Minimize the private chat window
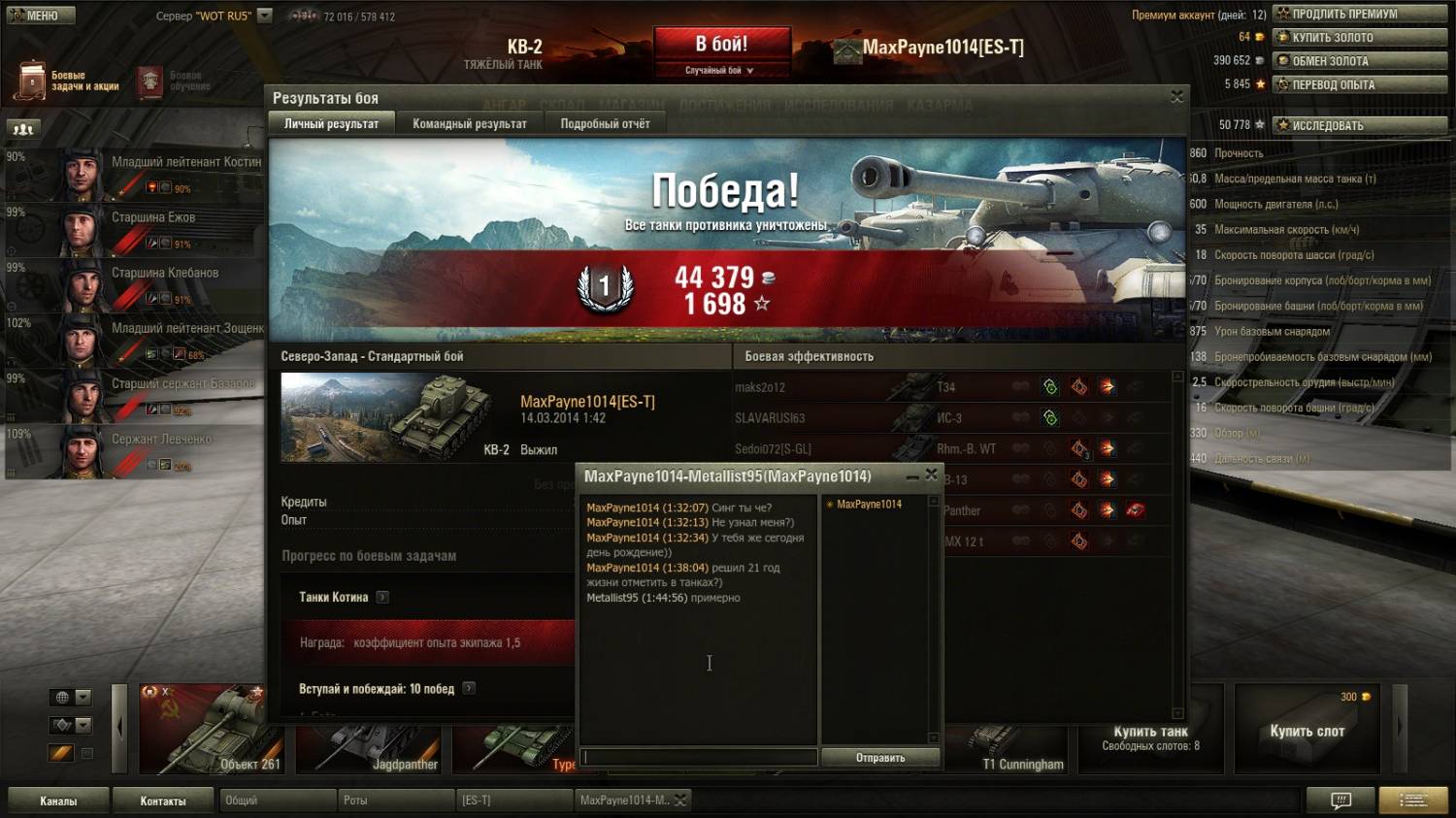 point(912,475)
